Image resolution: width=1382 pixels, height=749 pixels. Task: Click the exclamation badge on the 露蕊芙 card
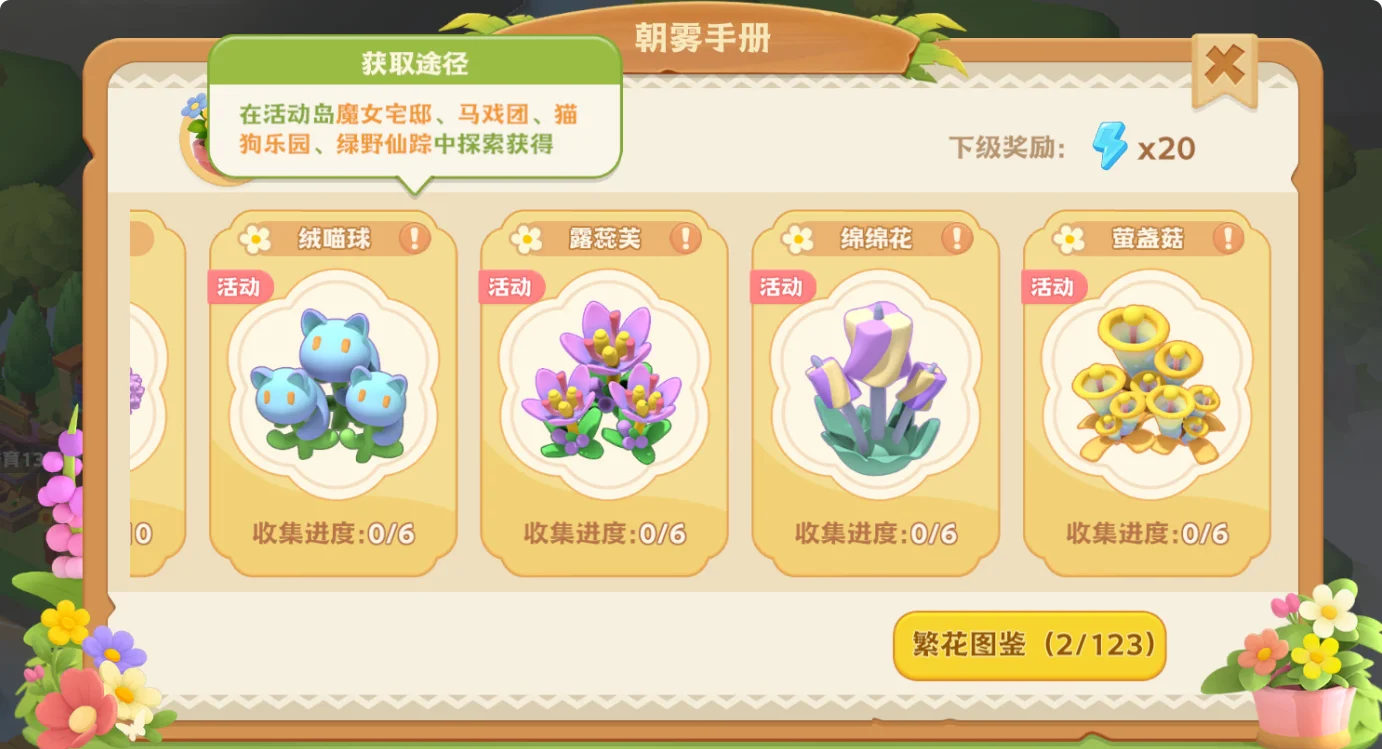click(687, 238)
